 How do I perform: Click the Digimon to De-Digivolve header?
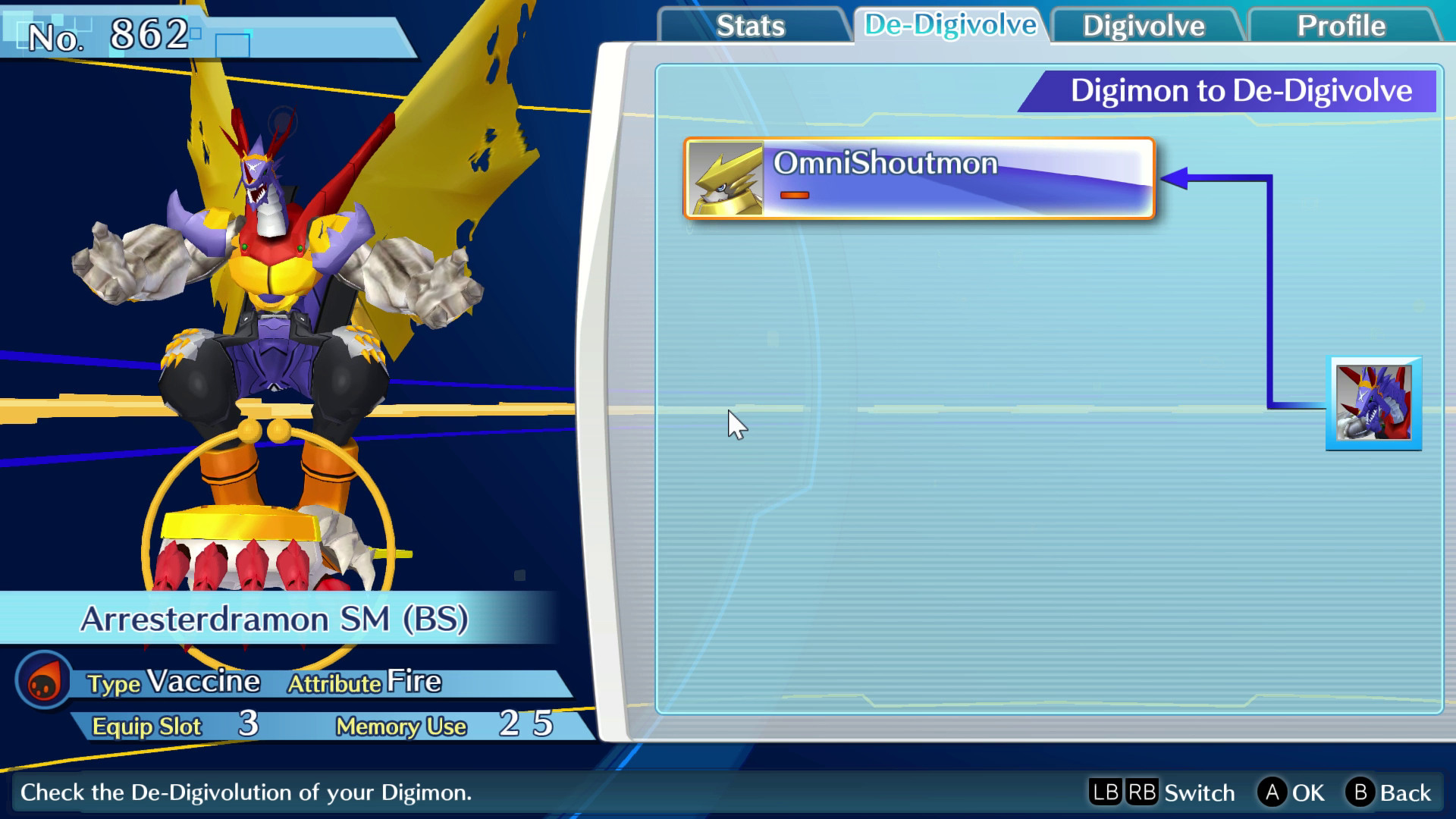[x=1242, y=91]
